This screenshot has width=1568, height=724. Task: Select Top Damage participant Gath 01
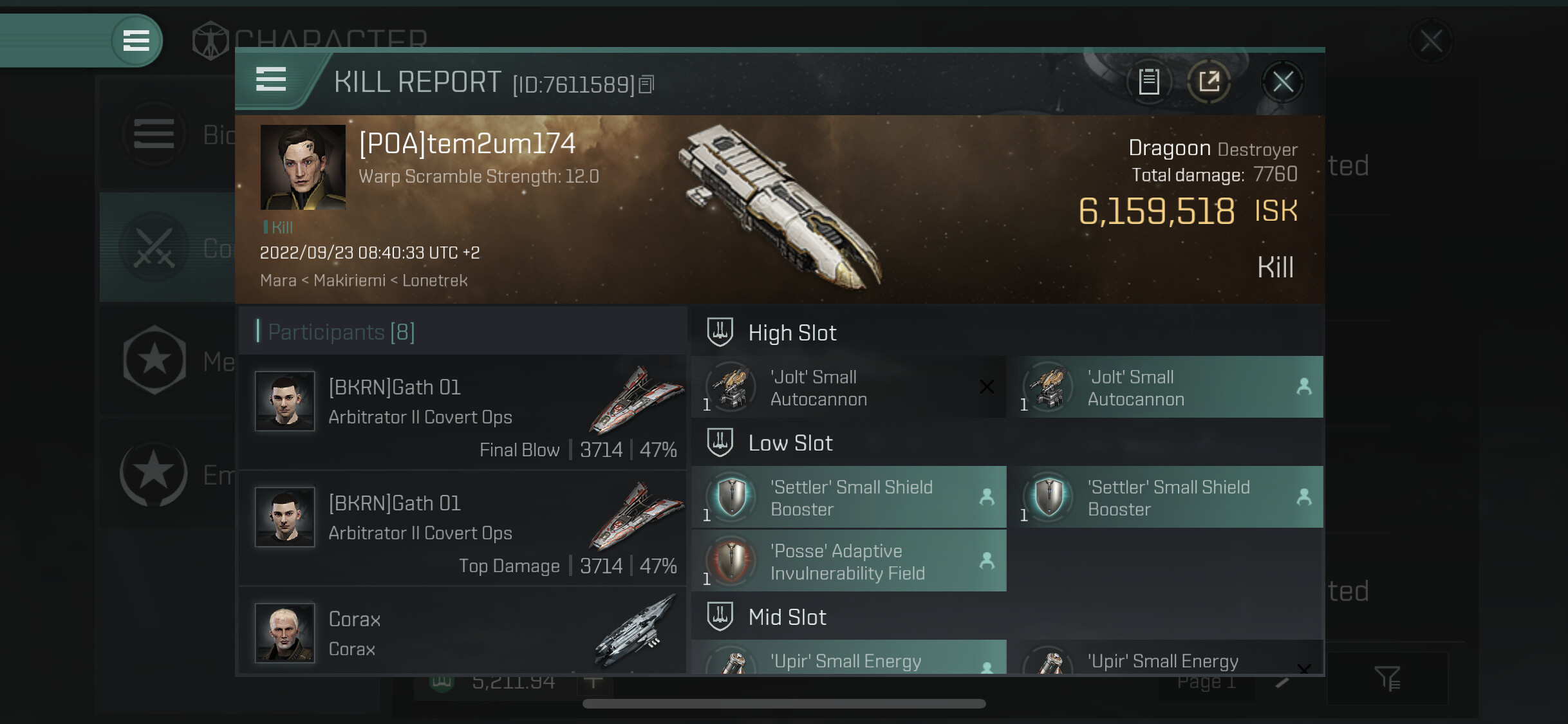(x=462, y=528)
